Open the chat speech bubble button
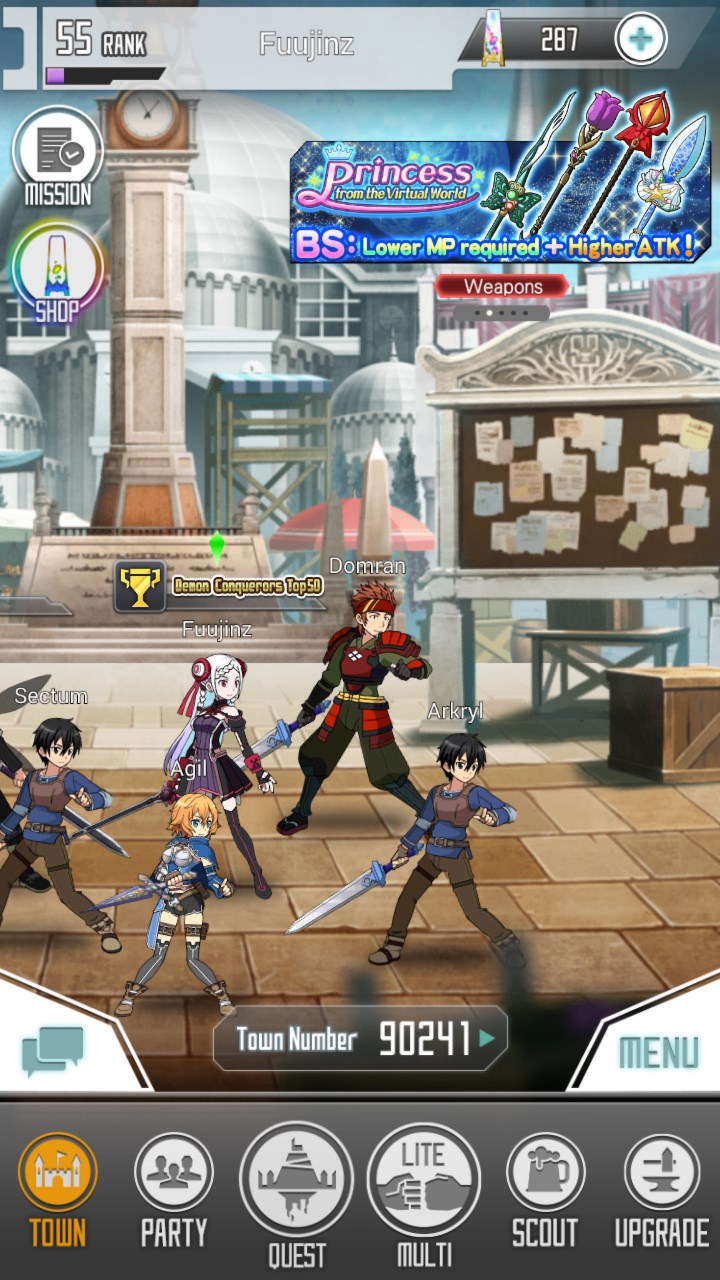The width and height of the screenshot is (720, 1280). click(x=53, y=1052)
